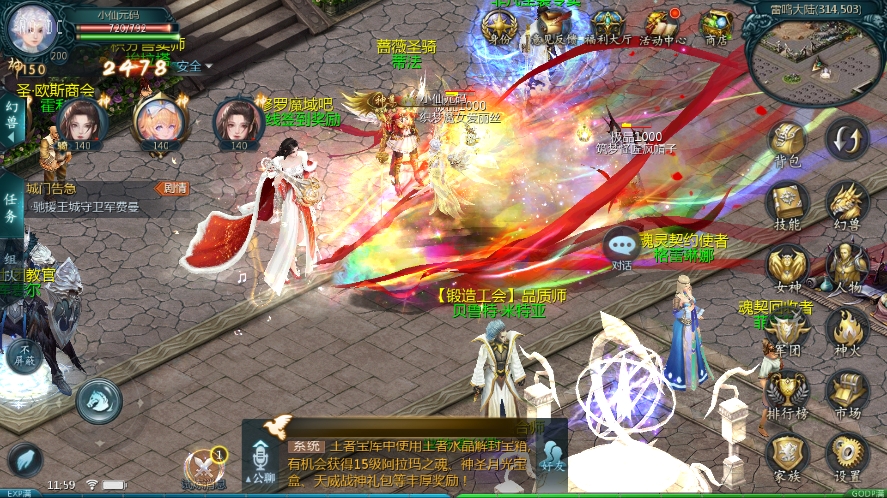Show the 排行榜 leaderboard

coord(788,393)
